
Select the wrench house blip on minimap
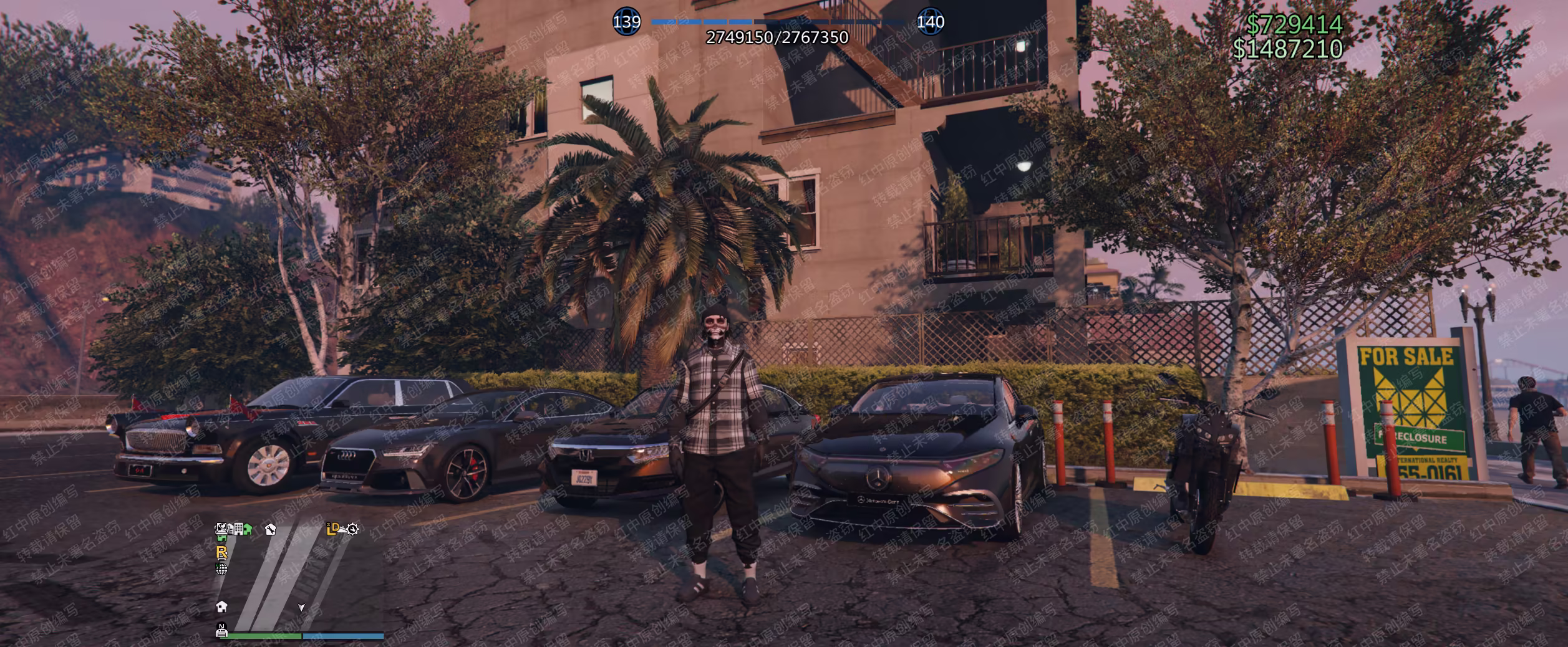(x=270, y=530)
